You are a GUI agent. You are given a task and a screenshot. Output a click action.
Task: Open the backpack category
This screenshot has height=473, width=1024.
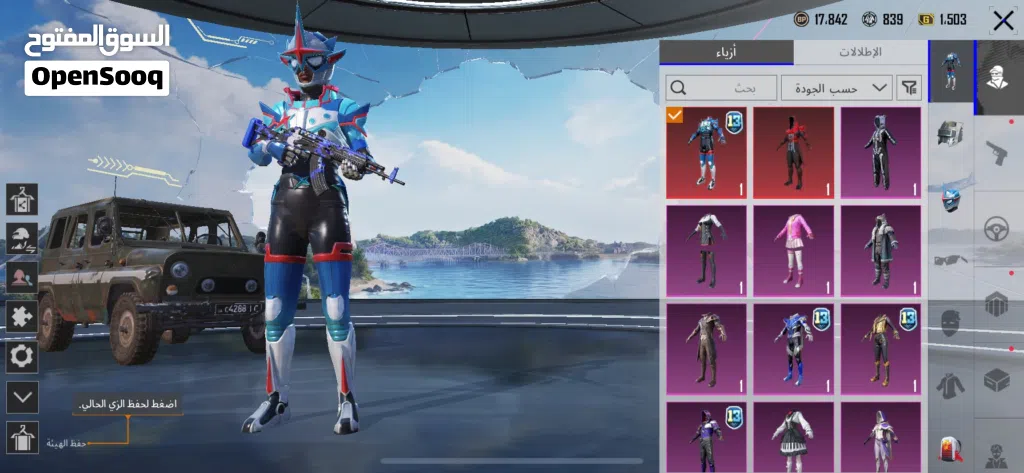pos(950,448)
